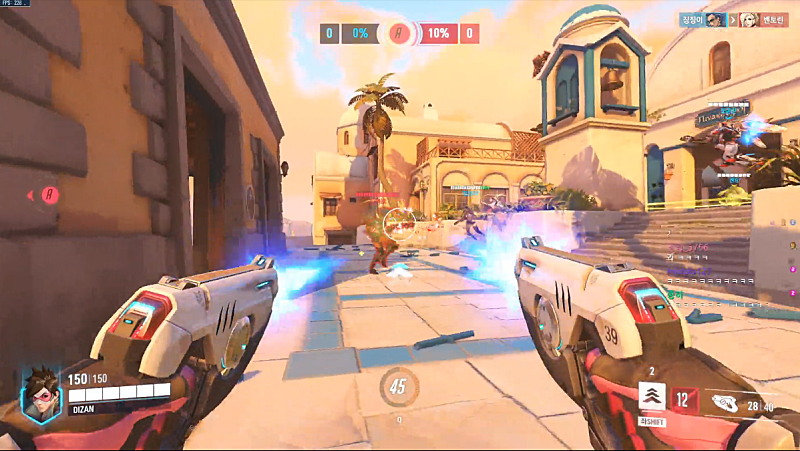Select the objective A control point indicator
This screenshot has width=800, height=451.
400,33
